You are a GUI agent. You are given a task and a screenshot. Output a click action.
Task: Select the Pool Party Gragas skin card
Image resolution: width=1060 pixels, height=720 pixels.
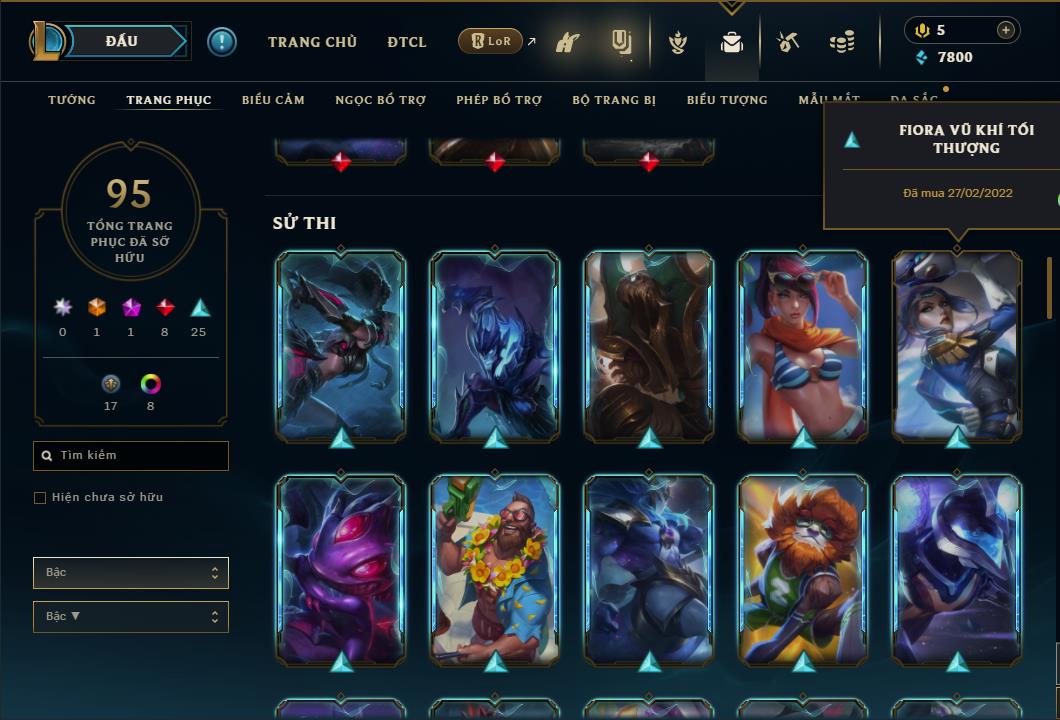coord(494,568)
